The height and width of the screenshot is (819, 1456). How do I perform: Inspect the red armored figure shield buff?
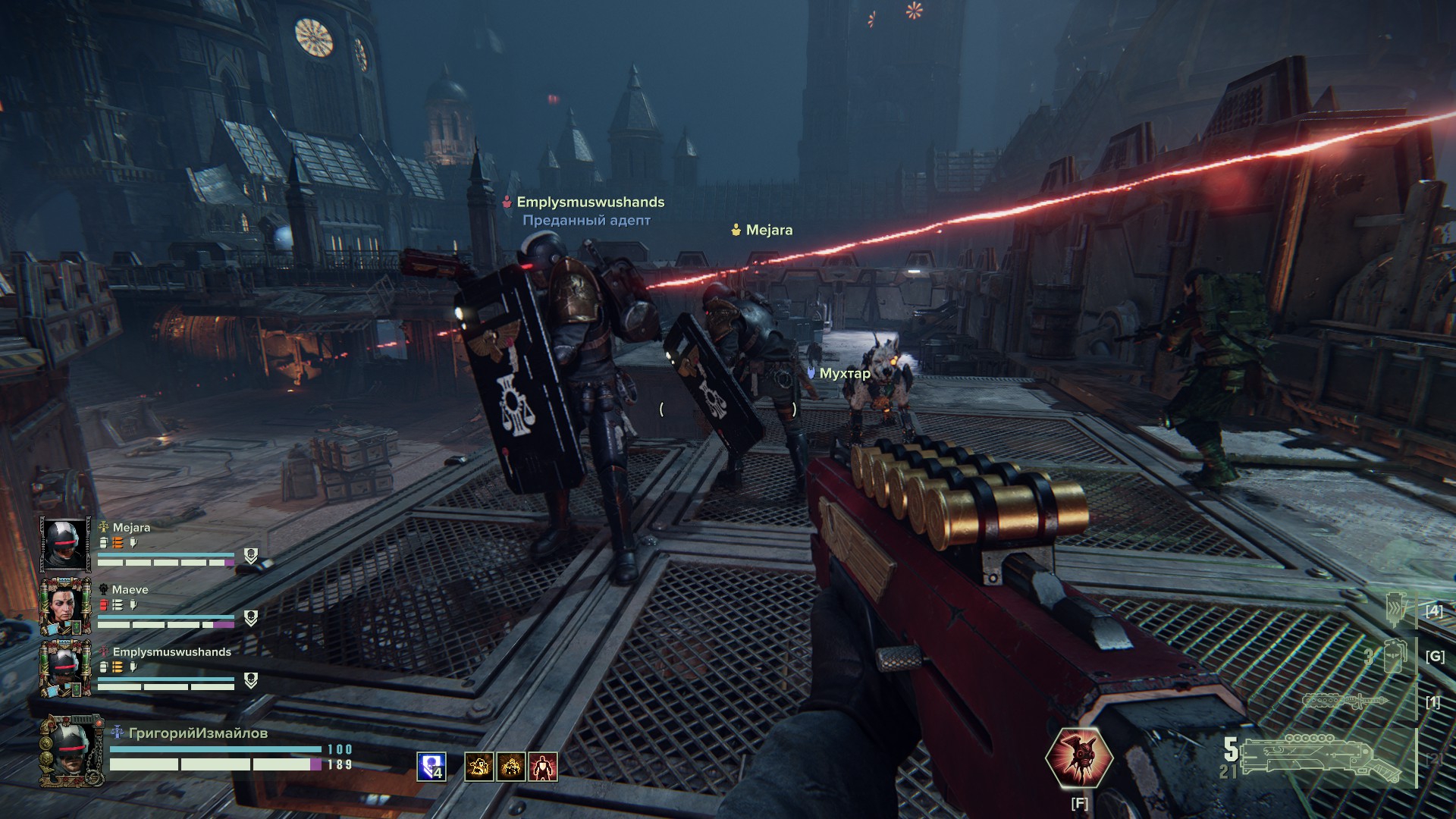[543, 767]
